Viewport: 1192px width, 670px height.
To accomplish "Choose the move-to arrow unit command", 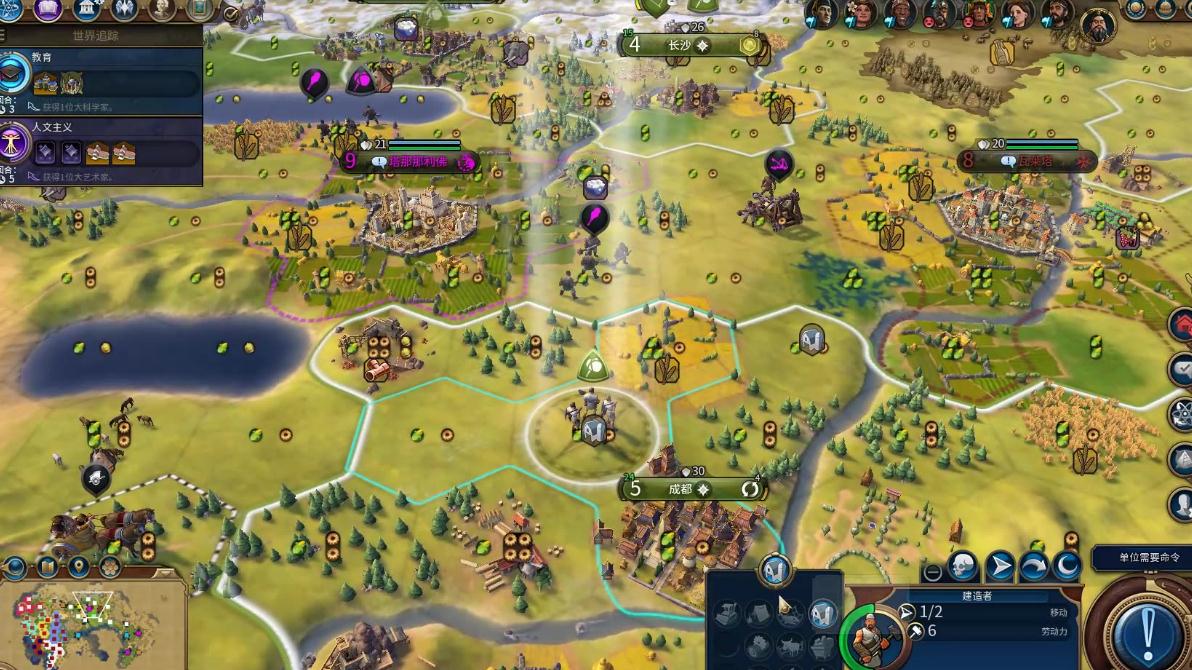I will [x=999, y=567].
